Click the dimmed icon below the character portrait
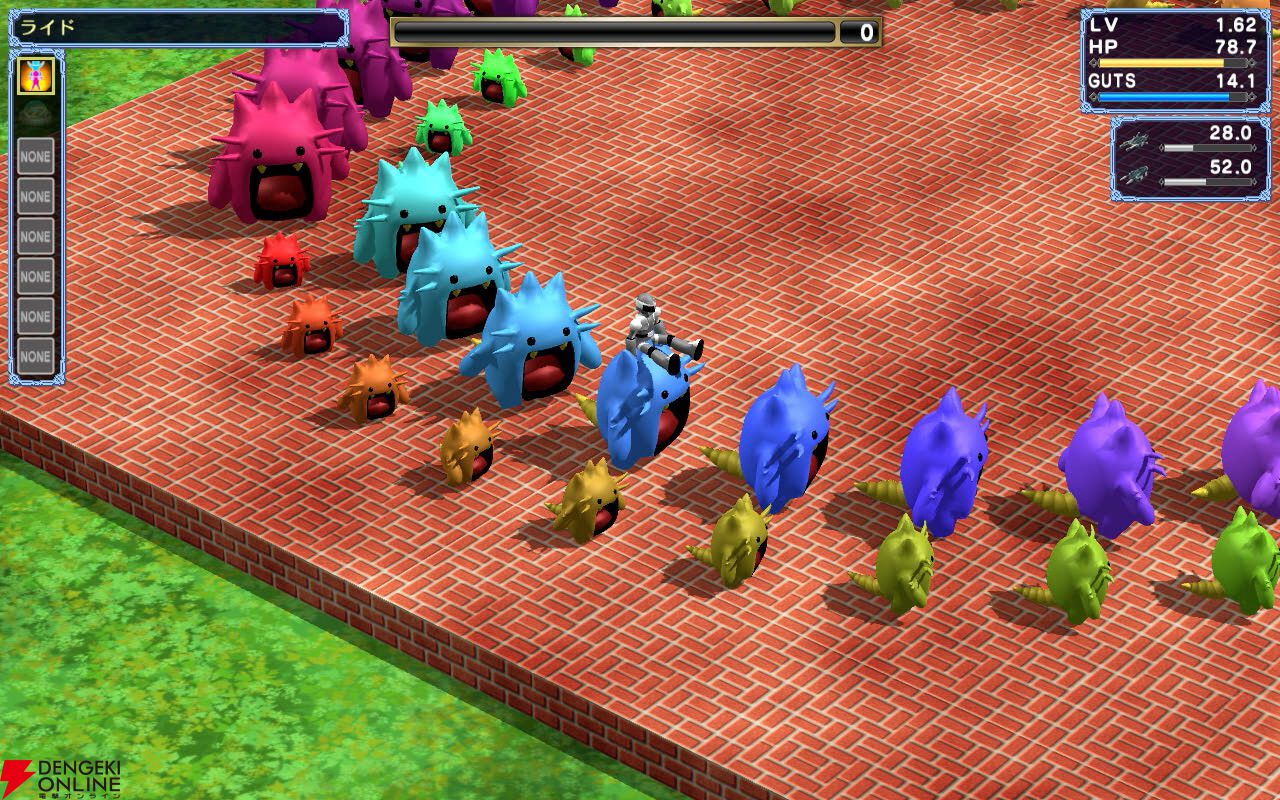 click(33, 112)
